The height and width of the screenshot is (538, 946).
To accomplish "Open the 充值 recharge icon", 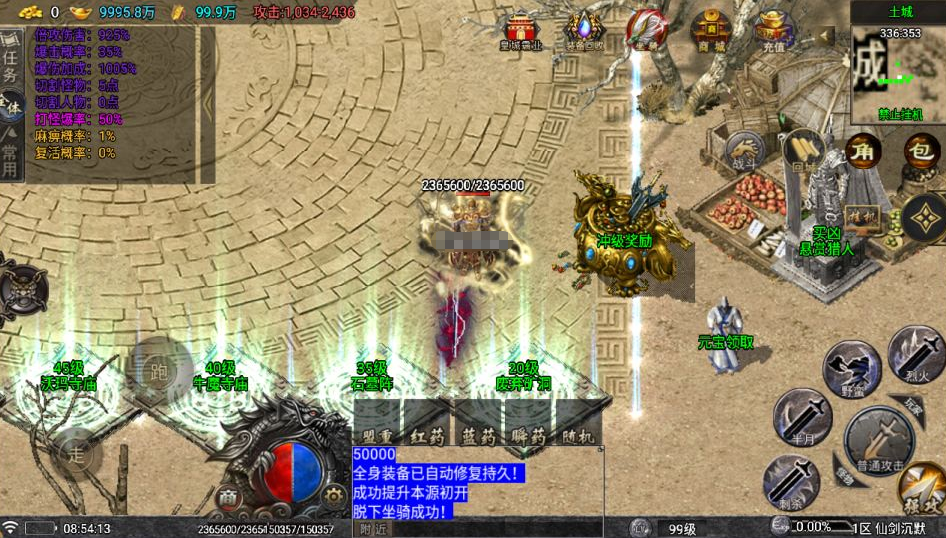I will coord(773,29).
